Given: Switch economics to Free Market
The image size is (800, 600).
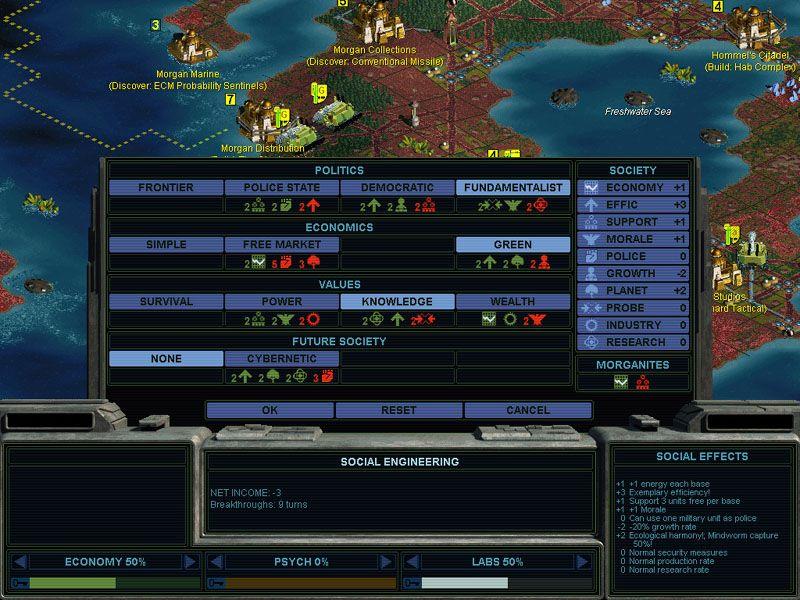Looking at the screenshot, I should click(x=282, y=245).
